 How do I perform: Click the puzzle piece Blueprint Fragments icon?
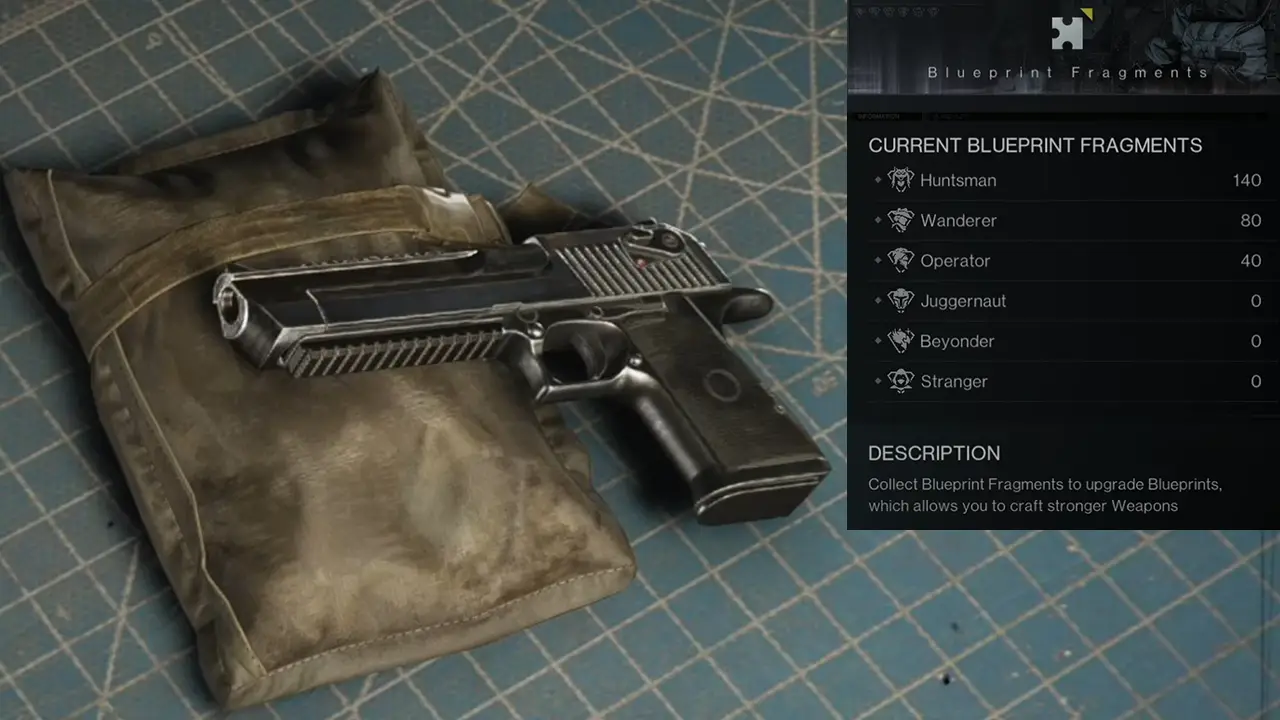click(1067, 33)
